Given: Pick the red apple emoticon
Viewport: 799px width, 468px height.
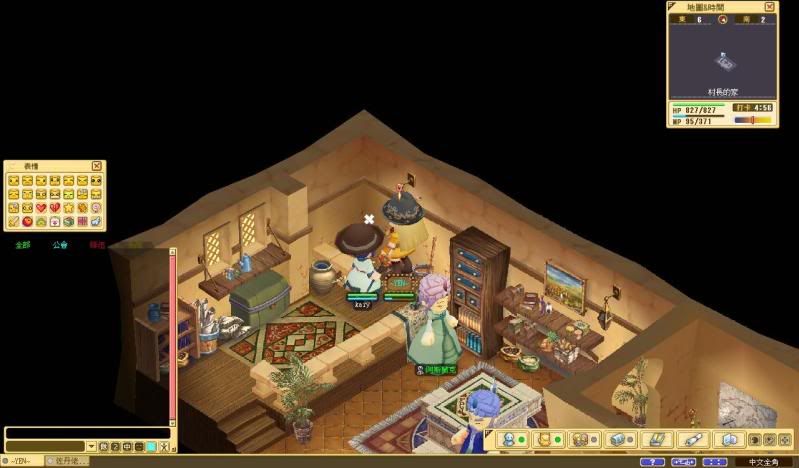Looking at the screenshot, I should 27,220.
